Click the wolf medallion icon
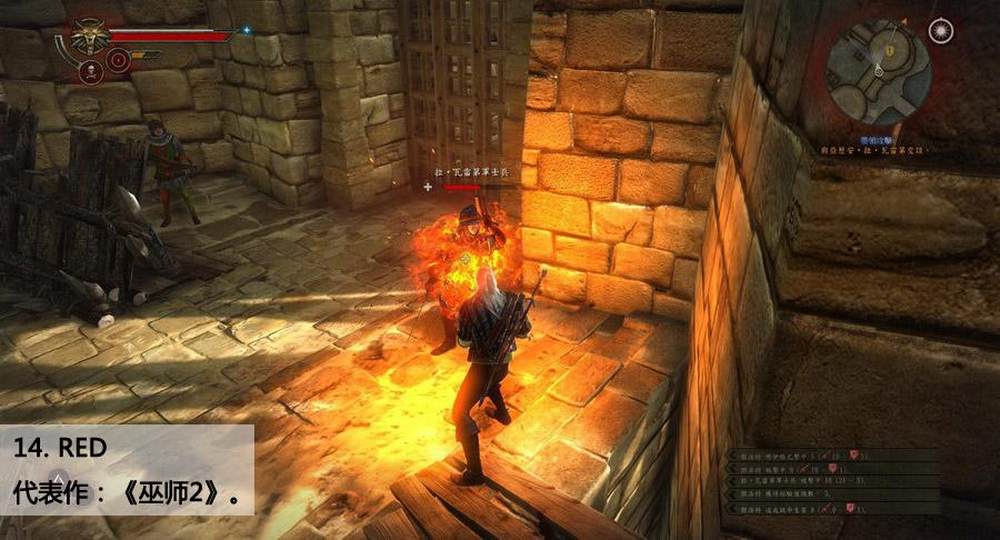The height and width of the screenshot is (540, 1000). tap(88, 39)
